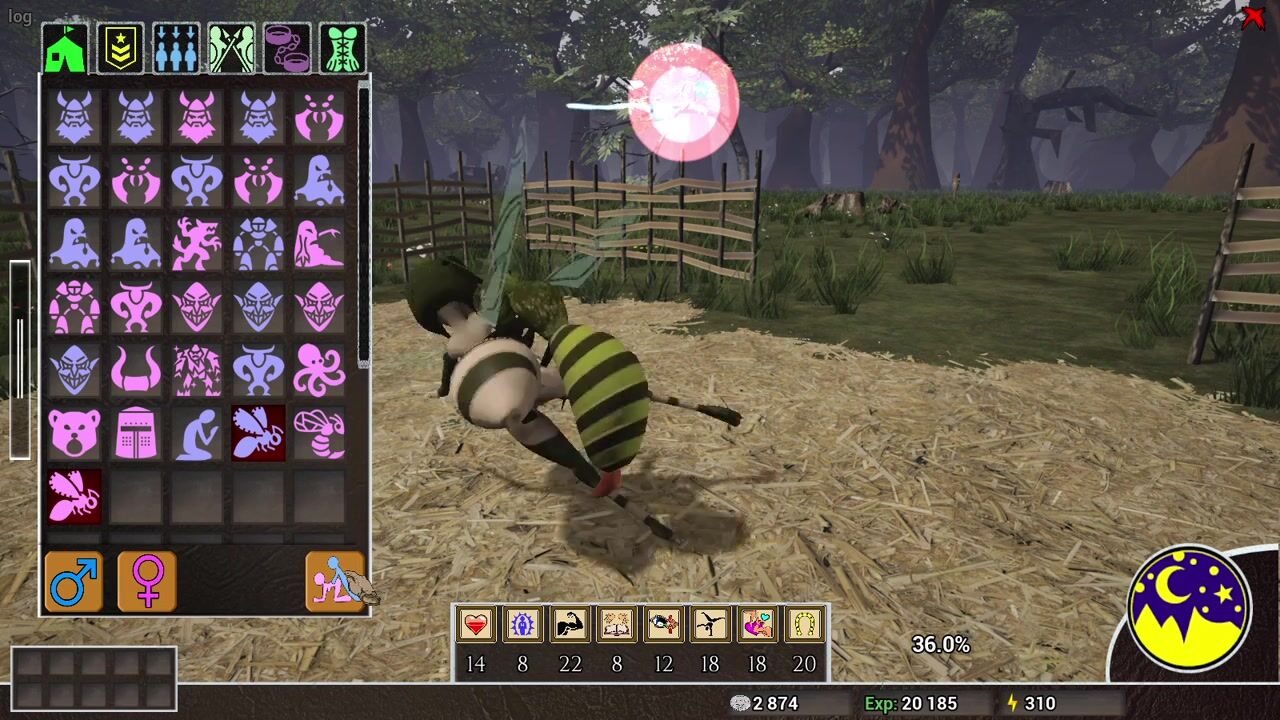Pick the pink knight helmet icon
This screenshot has width=1280, height=720.
136,433
